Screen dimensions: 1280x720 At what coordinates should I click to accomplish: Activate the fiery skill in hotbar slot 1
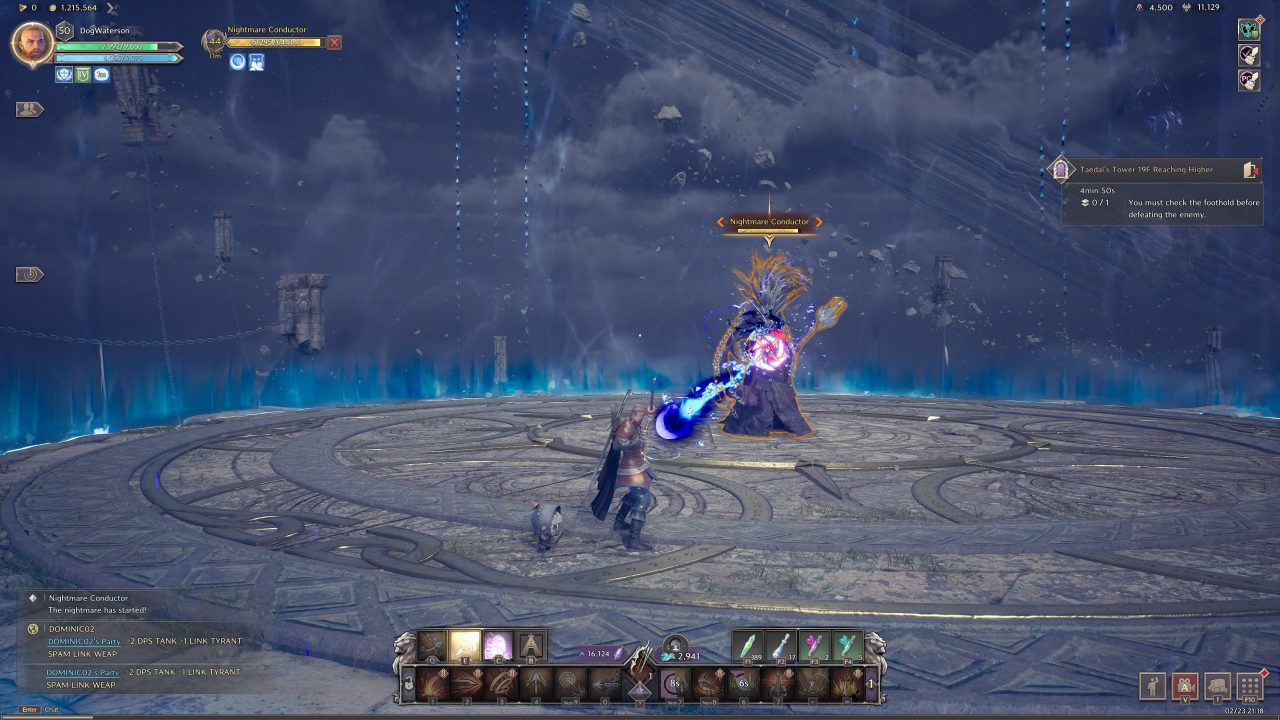[x=433, y=685]
